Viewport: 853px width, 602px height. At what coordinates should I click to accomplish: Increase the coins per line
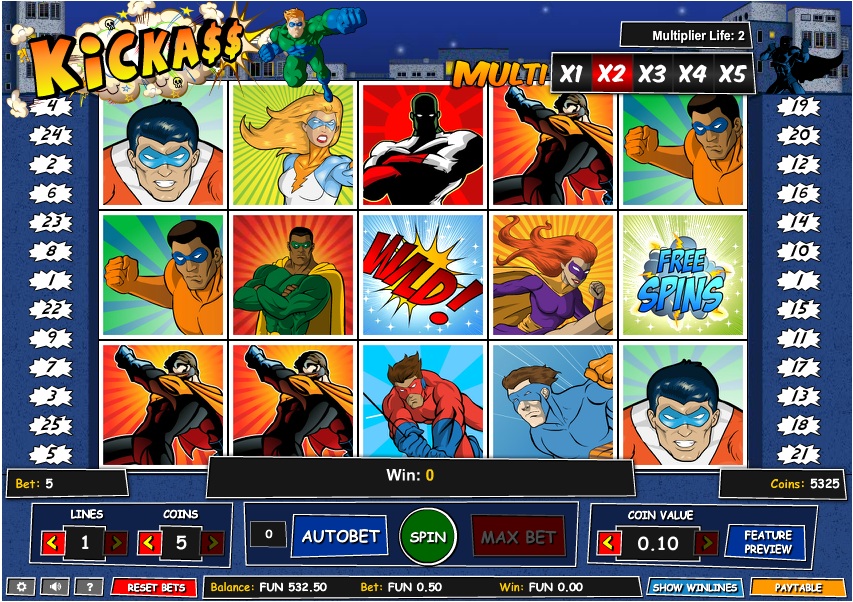tap(212, 543)
